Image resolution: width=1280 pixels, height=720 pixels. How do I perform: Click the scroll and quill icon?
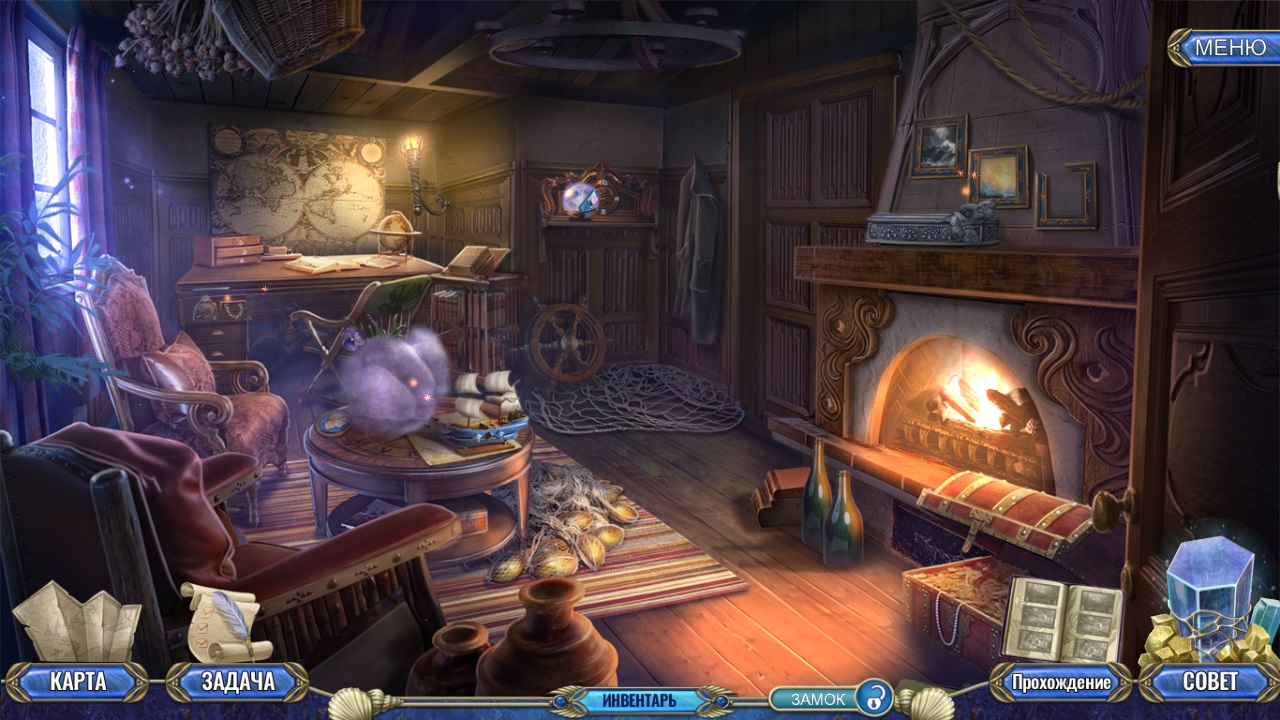(x=226, y=621)
